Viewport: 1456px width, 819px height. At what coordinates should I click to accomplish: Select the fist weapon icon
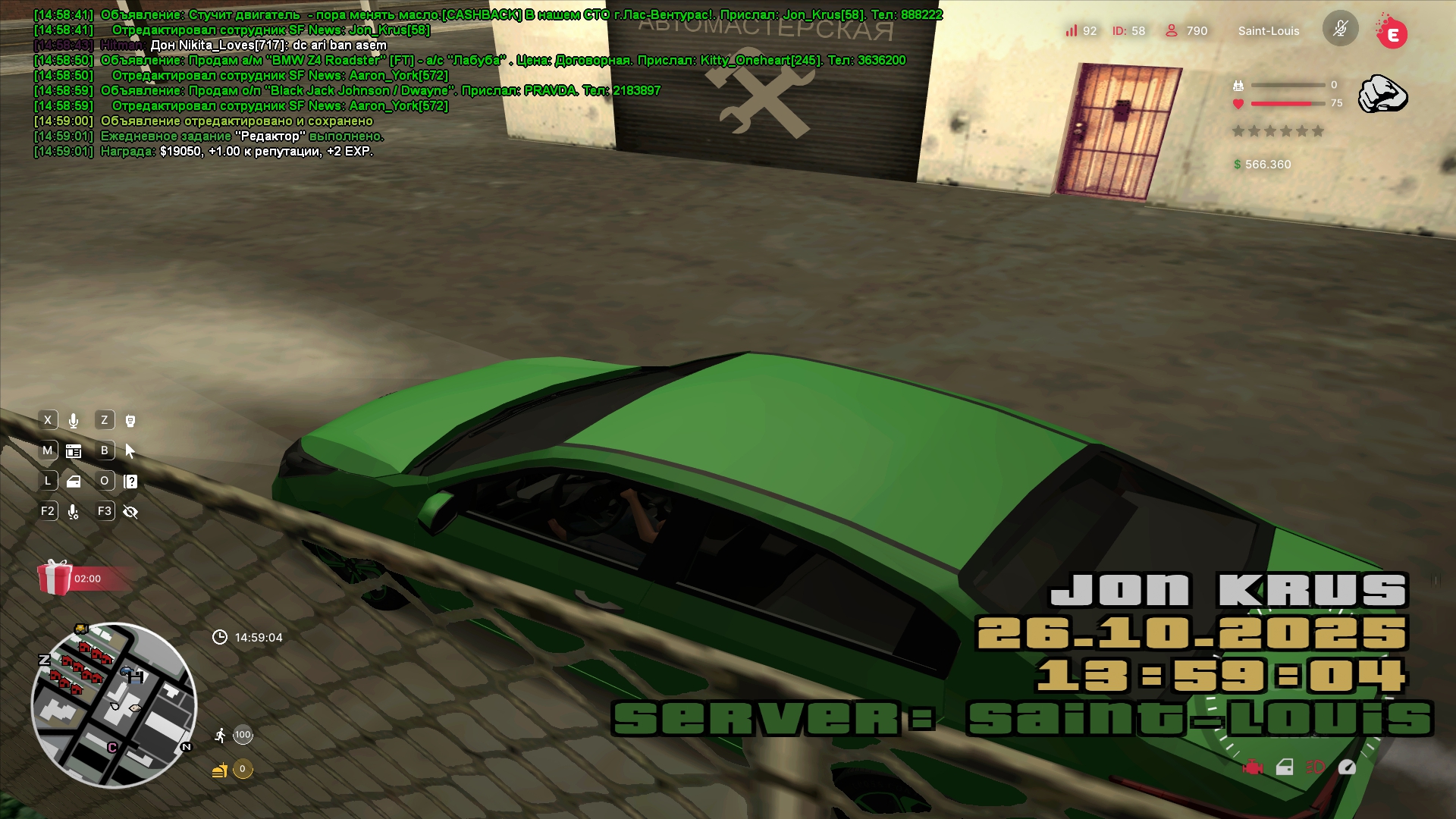(1382, 94)
